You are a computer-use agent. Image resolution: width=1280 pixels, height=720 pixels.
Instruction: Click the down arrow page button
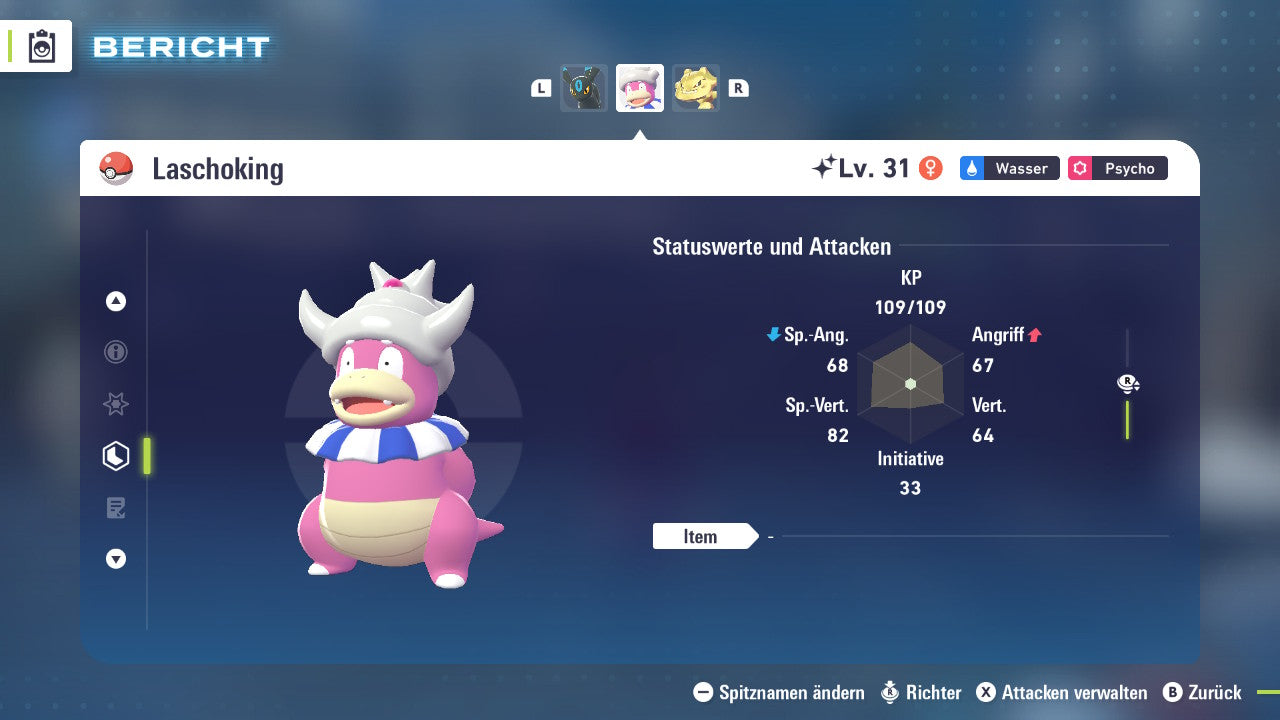[116, 559]
